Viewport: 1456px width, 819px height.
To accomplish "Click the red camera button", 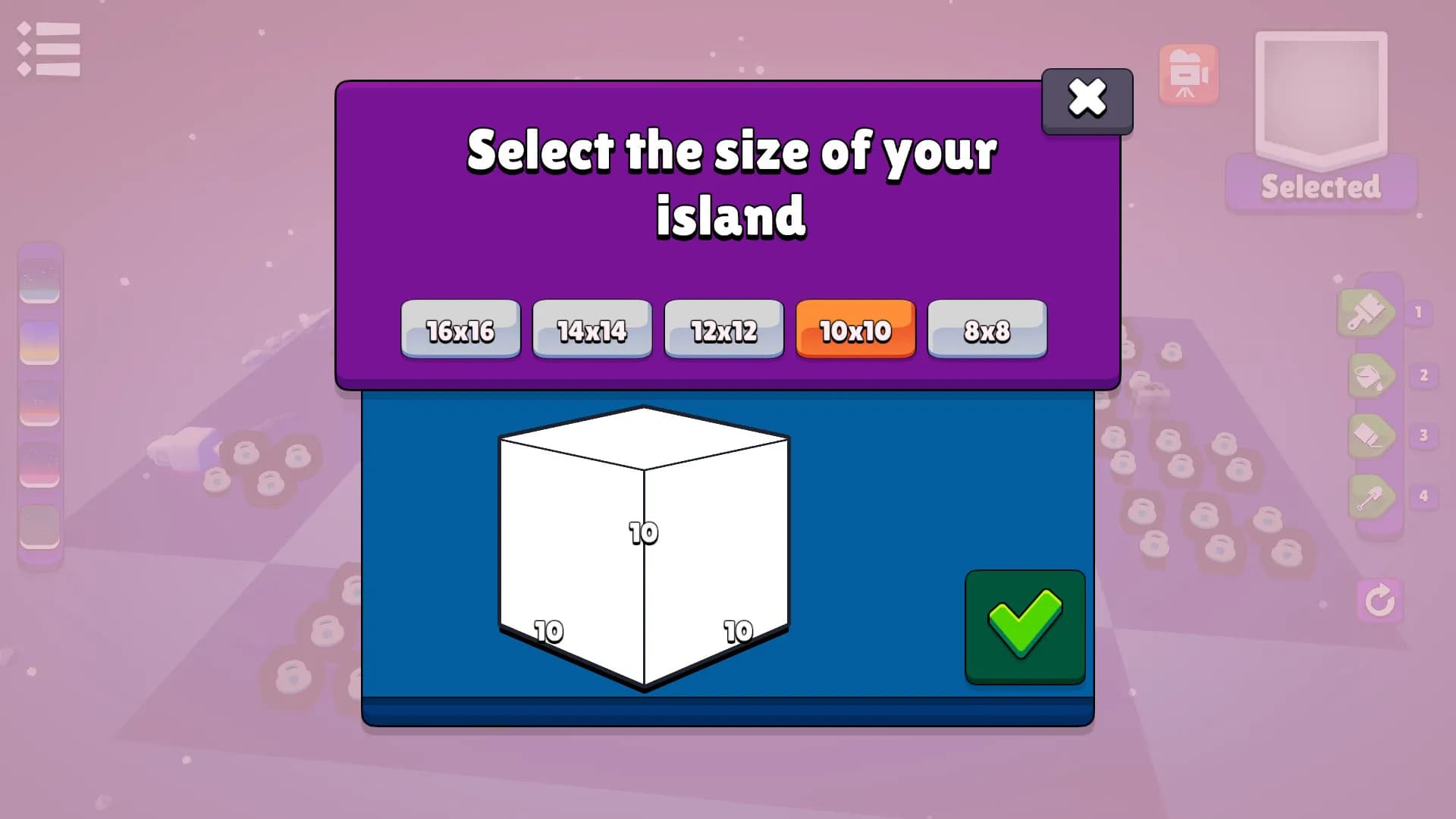I will [1188, 74].
